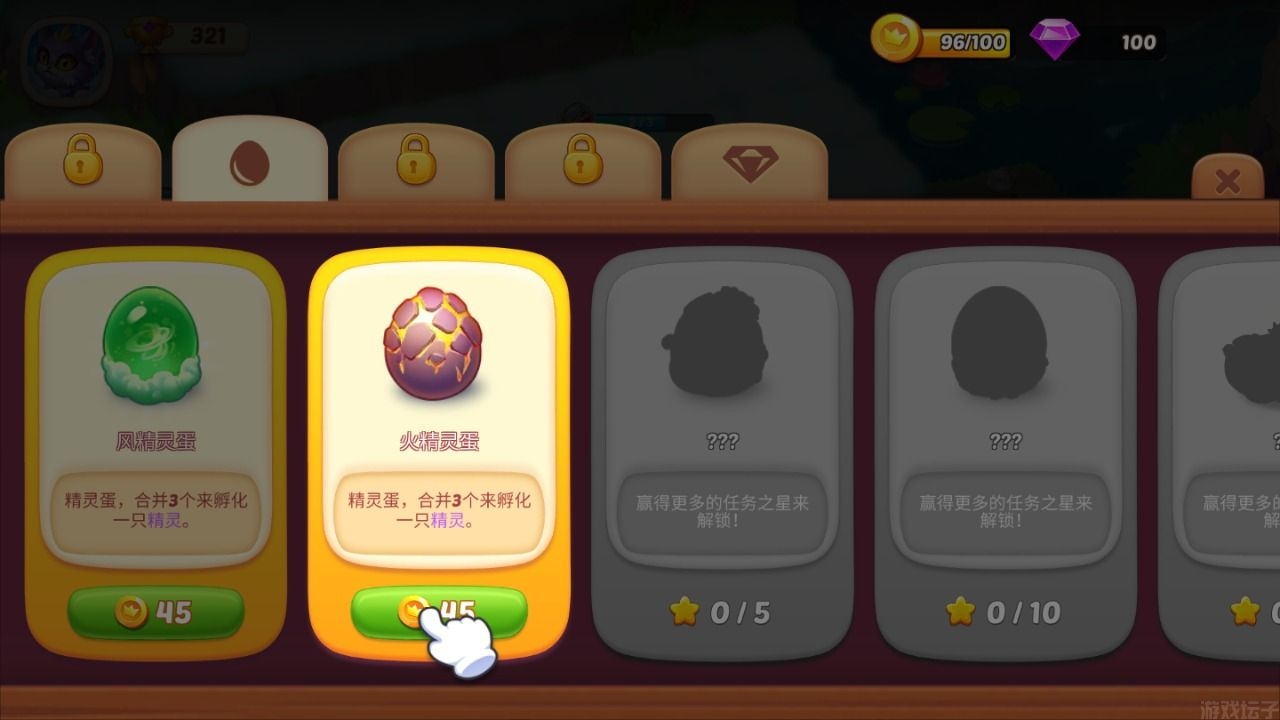
Task: Buy the 风精灵蛋 for 45 coins
Action: click(154, 613)
